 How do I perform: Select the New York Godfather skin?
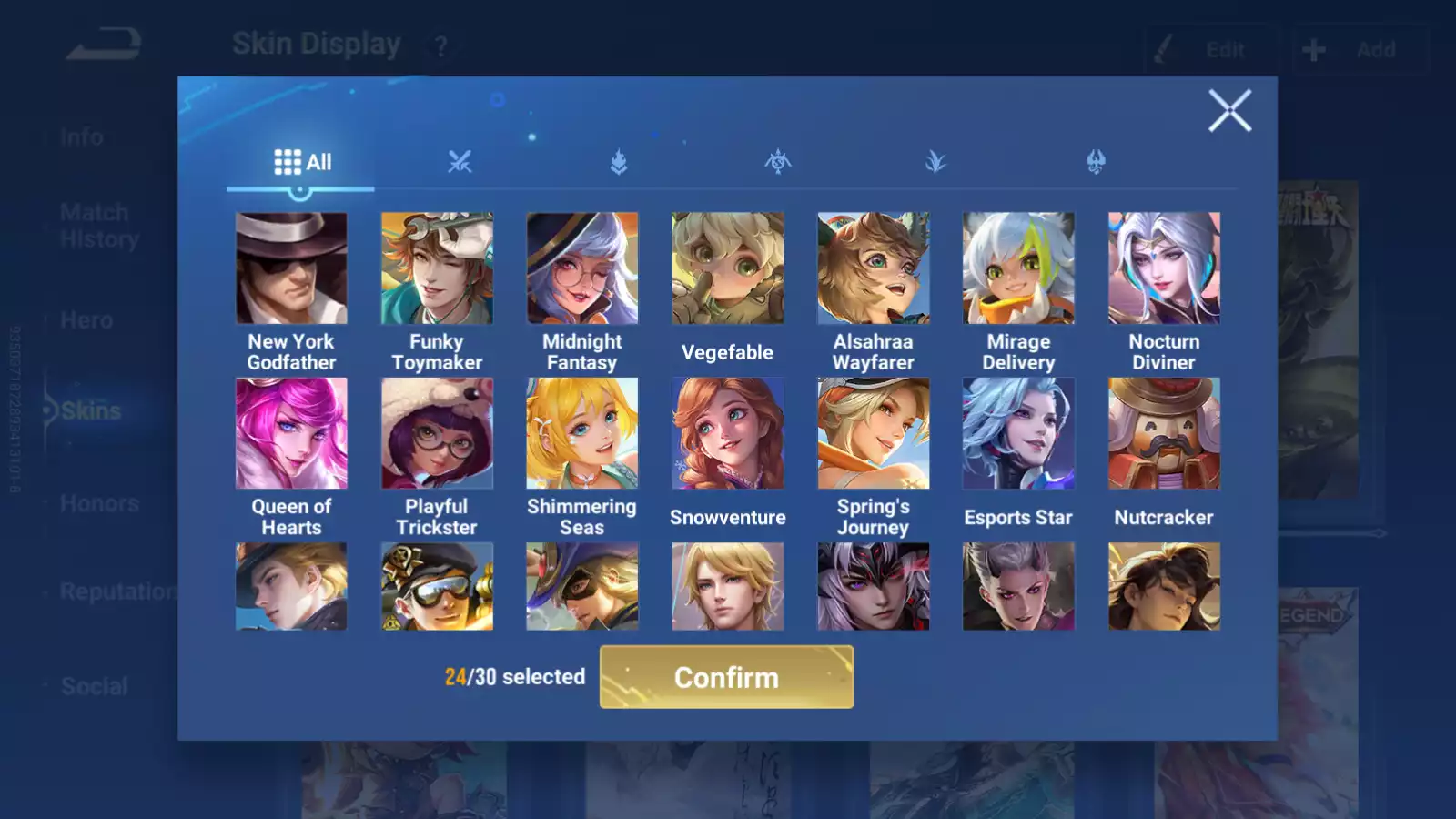(x=291, y=268)
